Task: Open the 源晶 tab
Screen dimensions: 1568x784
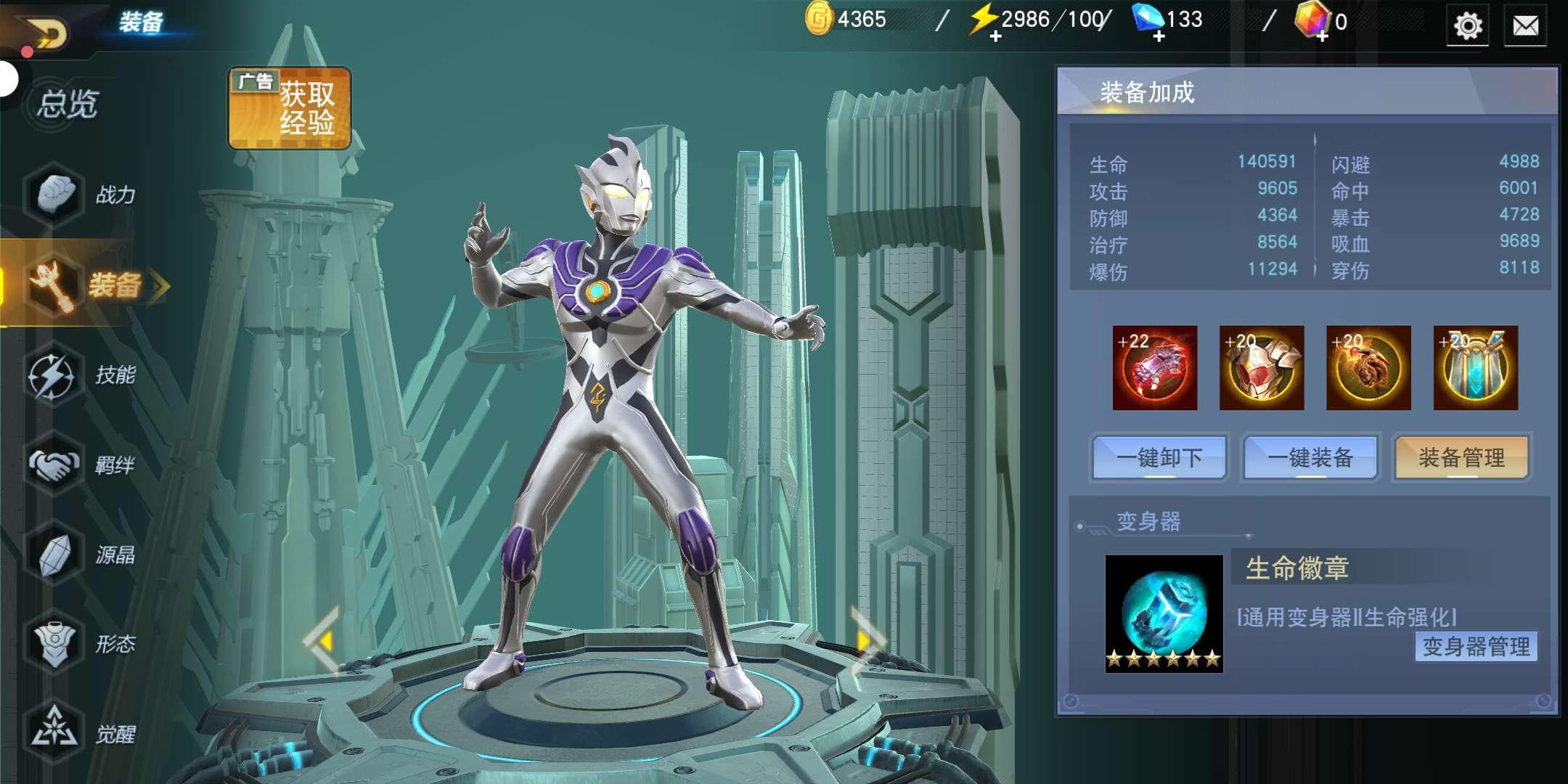Action: click(x=83, y=555)
